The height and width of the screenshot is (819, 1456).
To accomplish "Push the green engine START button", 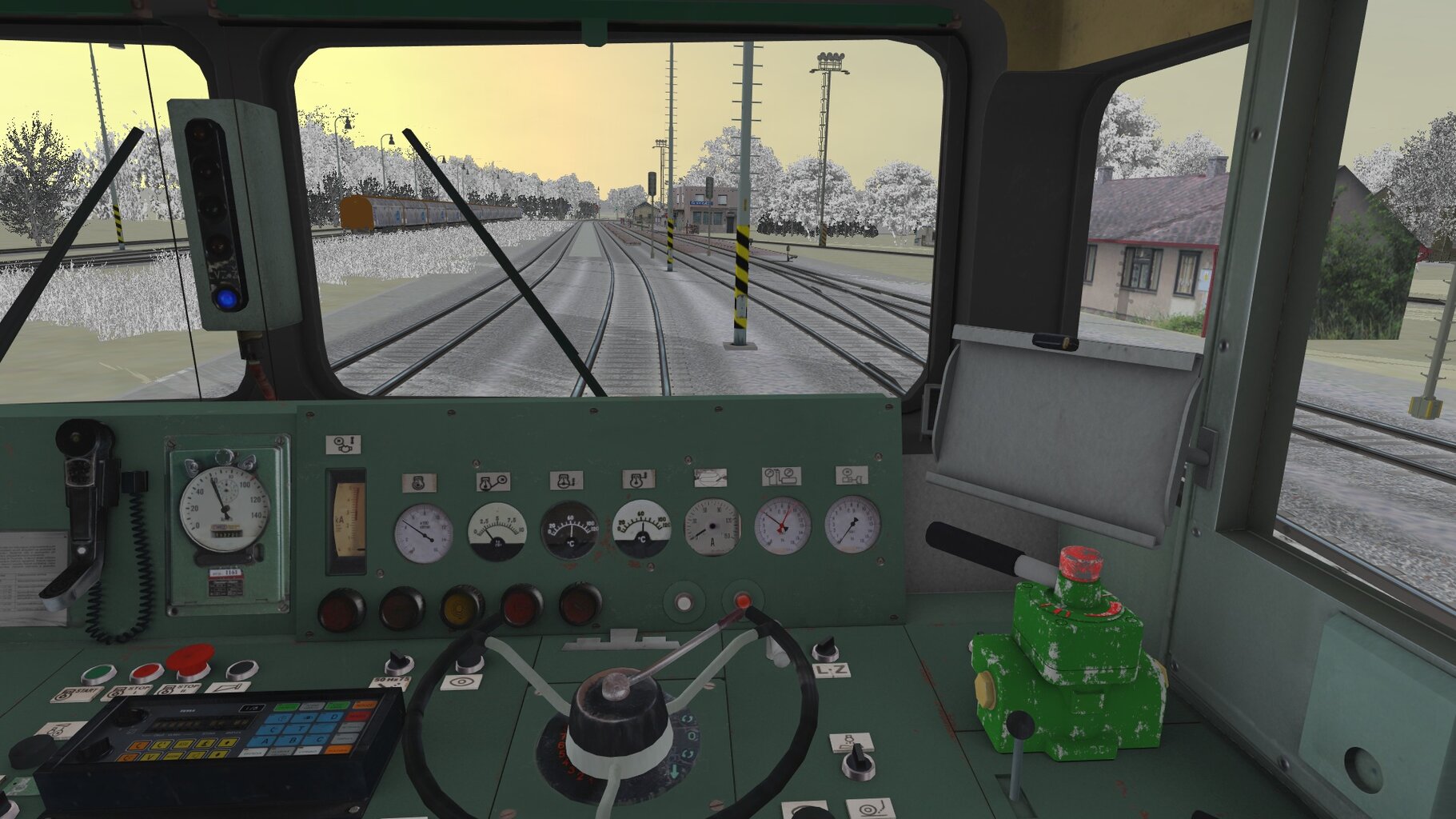I will pyautogui.click(x=98, y=674).
